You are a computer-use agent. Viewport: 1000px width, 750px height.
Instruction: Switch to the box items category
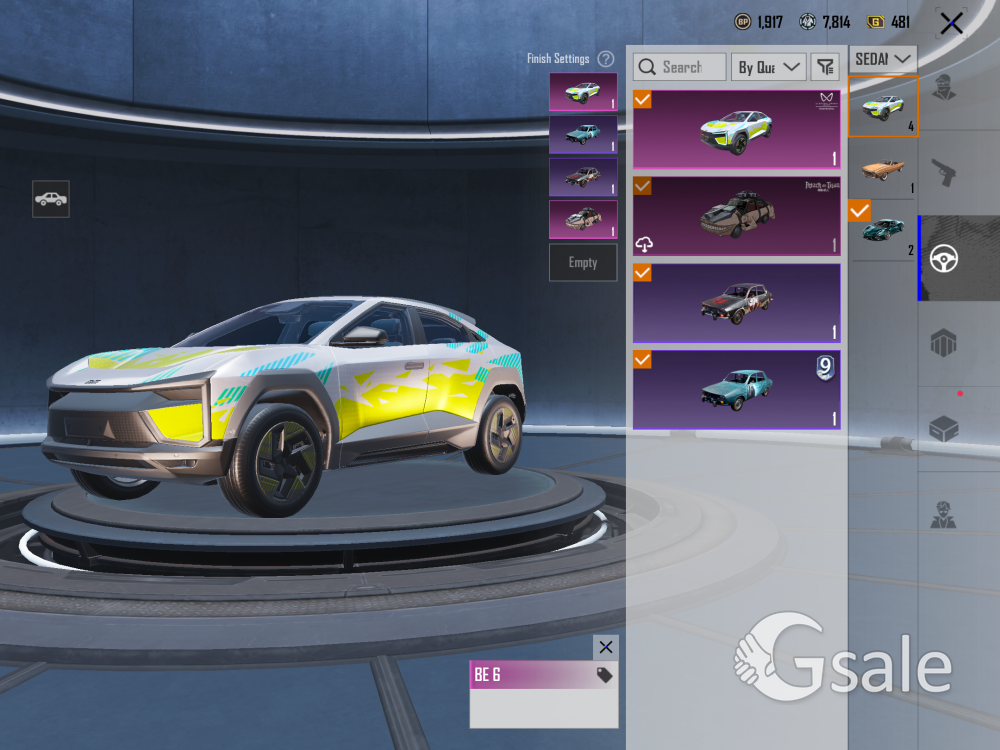tap(944, 429)
